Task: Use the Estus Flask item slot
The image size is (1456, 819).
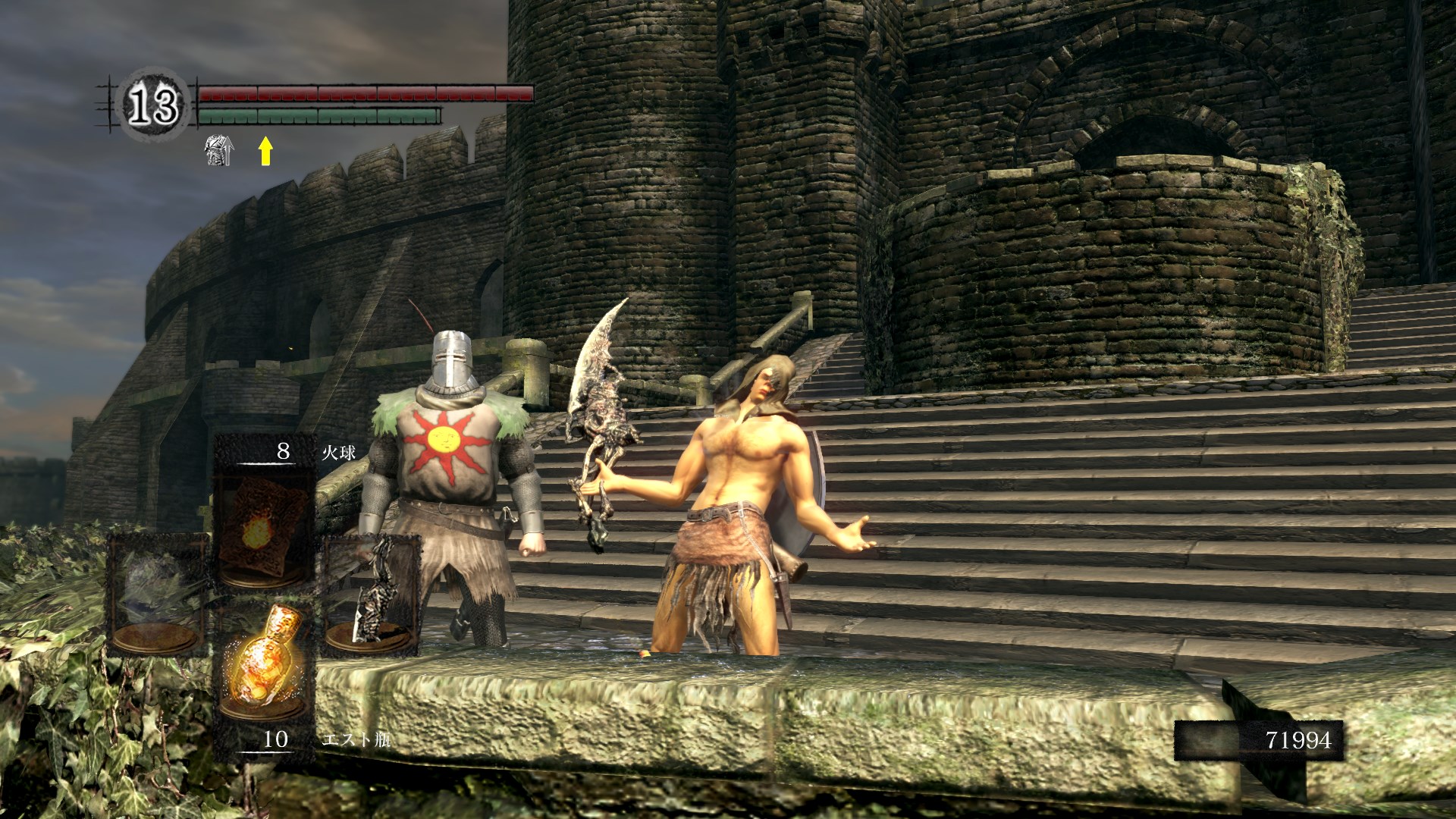Action: click(x=263, y=667)
